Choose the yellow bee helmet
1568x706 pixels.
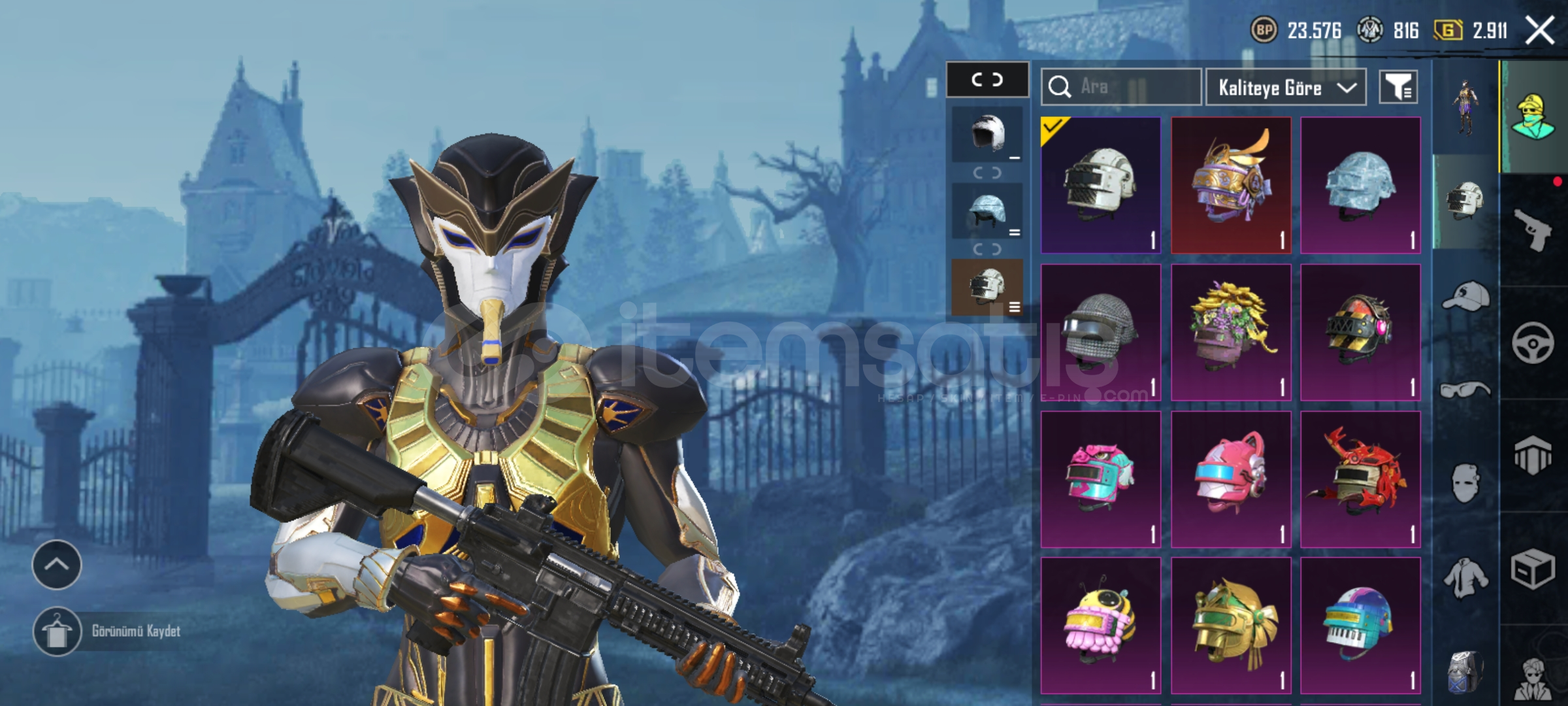1101,625
